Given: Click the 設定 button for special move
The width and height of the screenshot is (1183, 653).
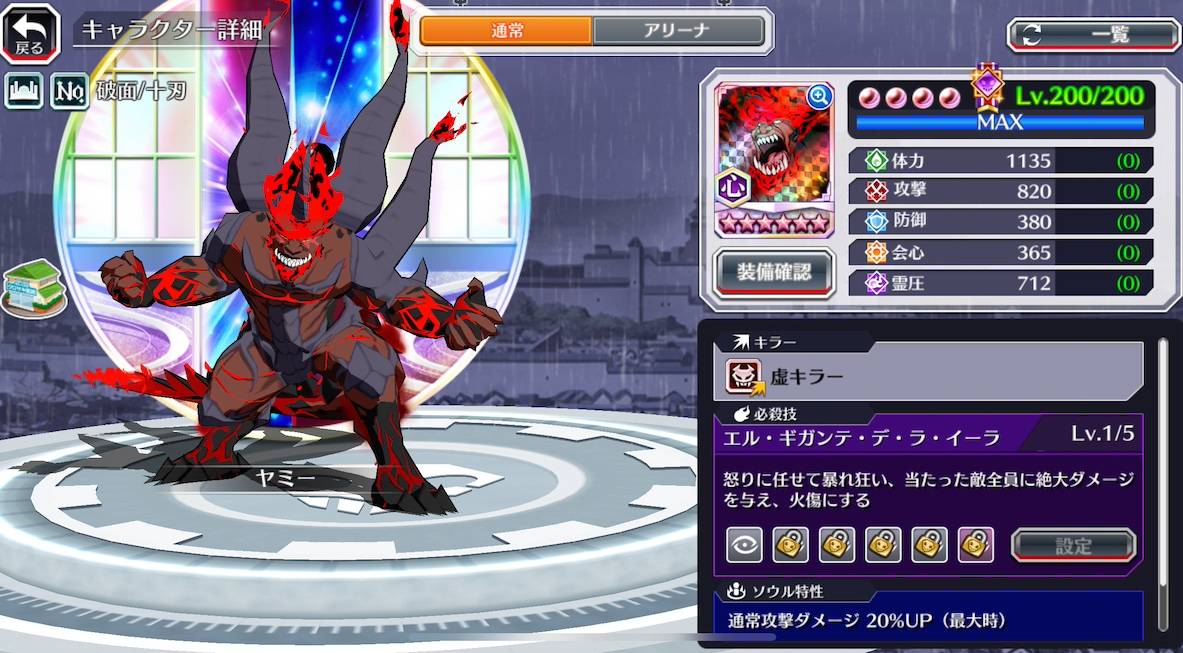Looking at the screenshot, I should click(x=1073, y=545).
